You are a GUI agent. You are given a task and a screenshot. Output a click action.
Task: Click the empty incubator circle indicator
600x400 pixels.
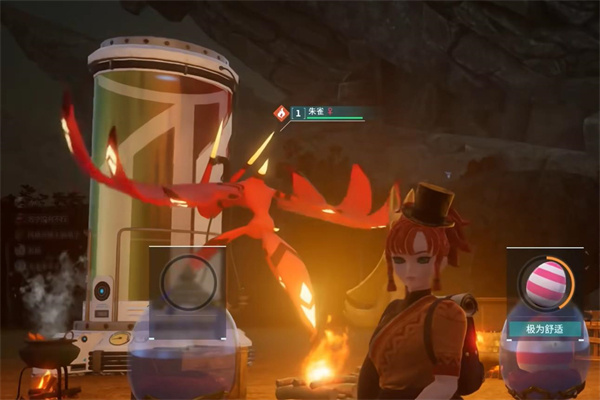(187, 282)
